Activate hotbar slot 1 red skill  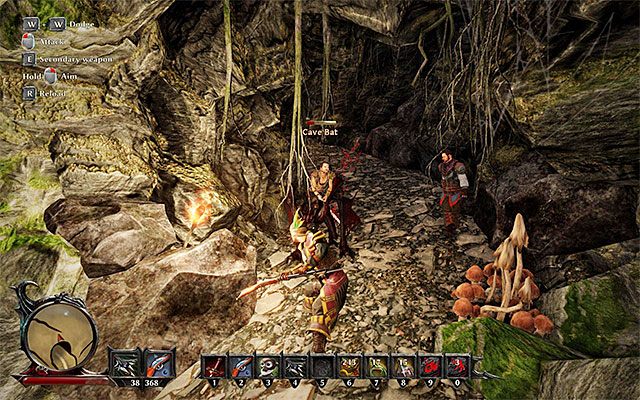[215, 367]
